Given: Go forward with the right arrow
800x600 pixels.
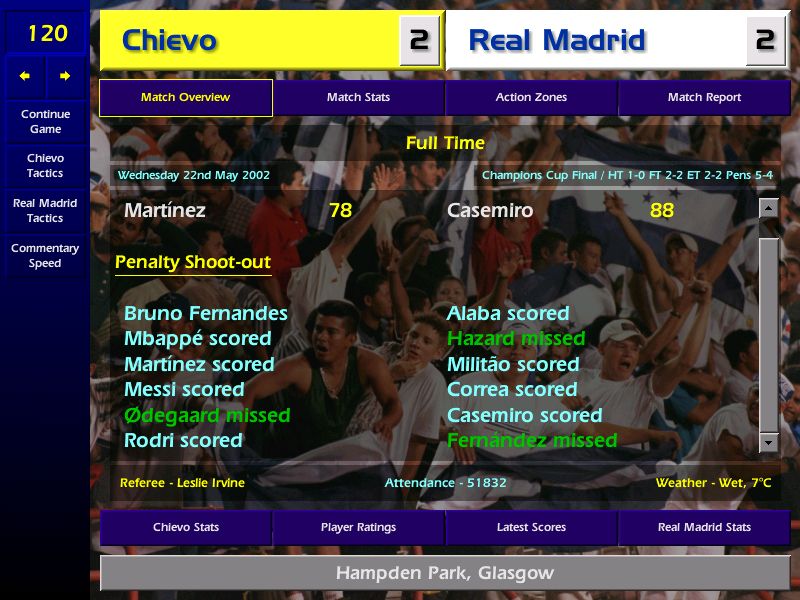Looking at the screenshot, I should click(x=65, y=76).
